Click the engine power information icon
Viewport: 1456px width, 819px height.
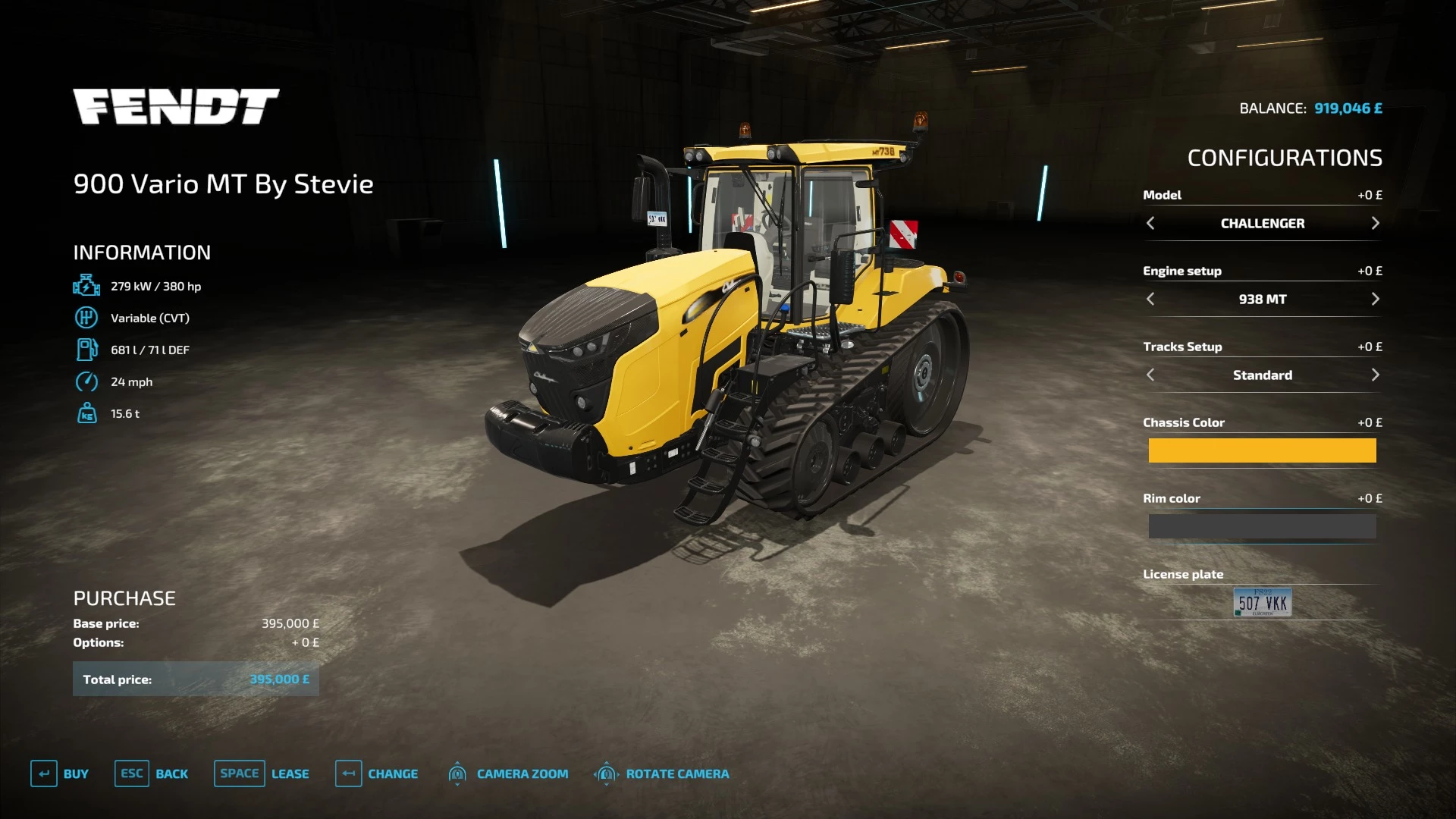(87, 285)
